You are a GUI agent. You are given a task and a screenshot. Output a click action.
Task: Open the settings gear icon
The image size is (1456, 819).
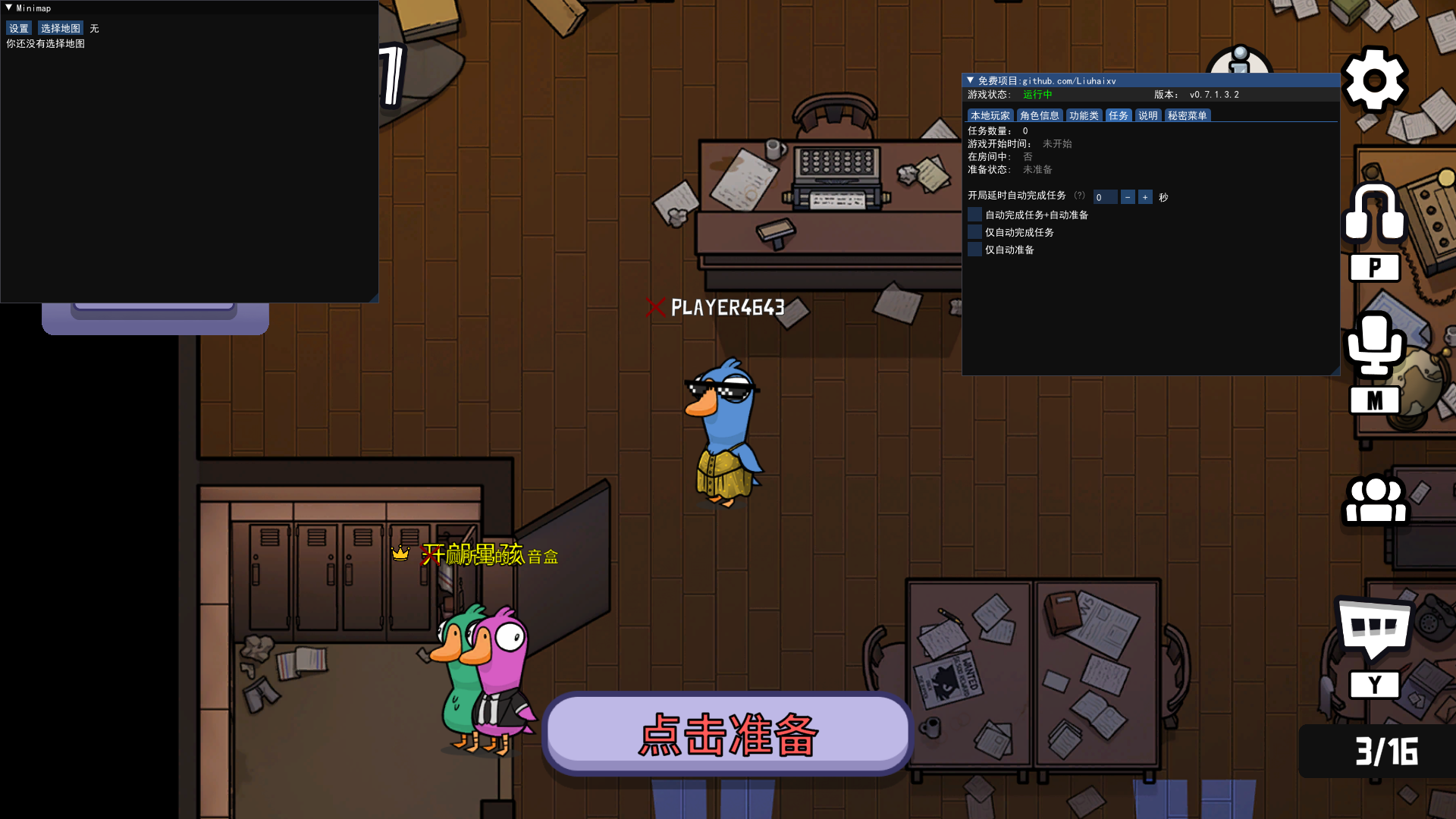pyautogui.click(x=1376, y=80)
